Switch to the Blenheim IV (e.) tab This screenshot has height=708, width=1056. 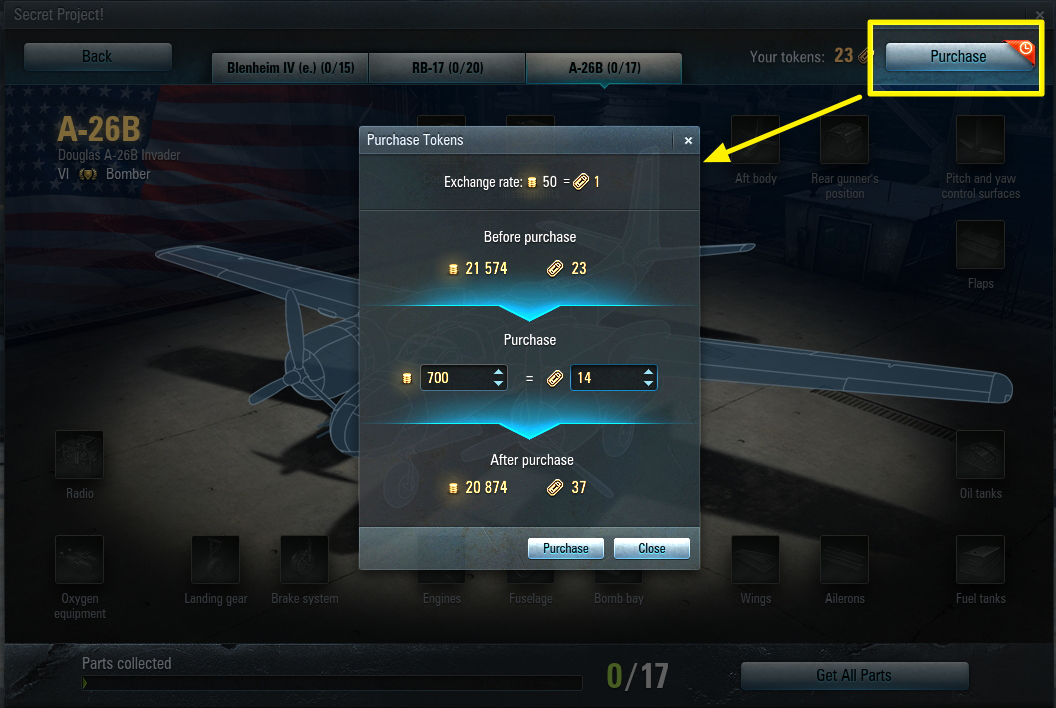290,69
